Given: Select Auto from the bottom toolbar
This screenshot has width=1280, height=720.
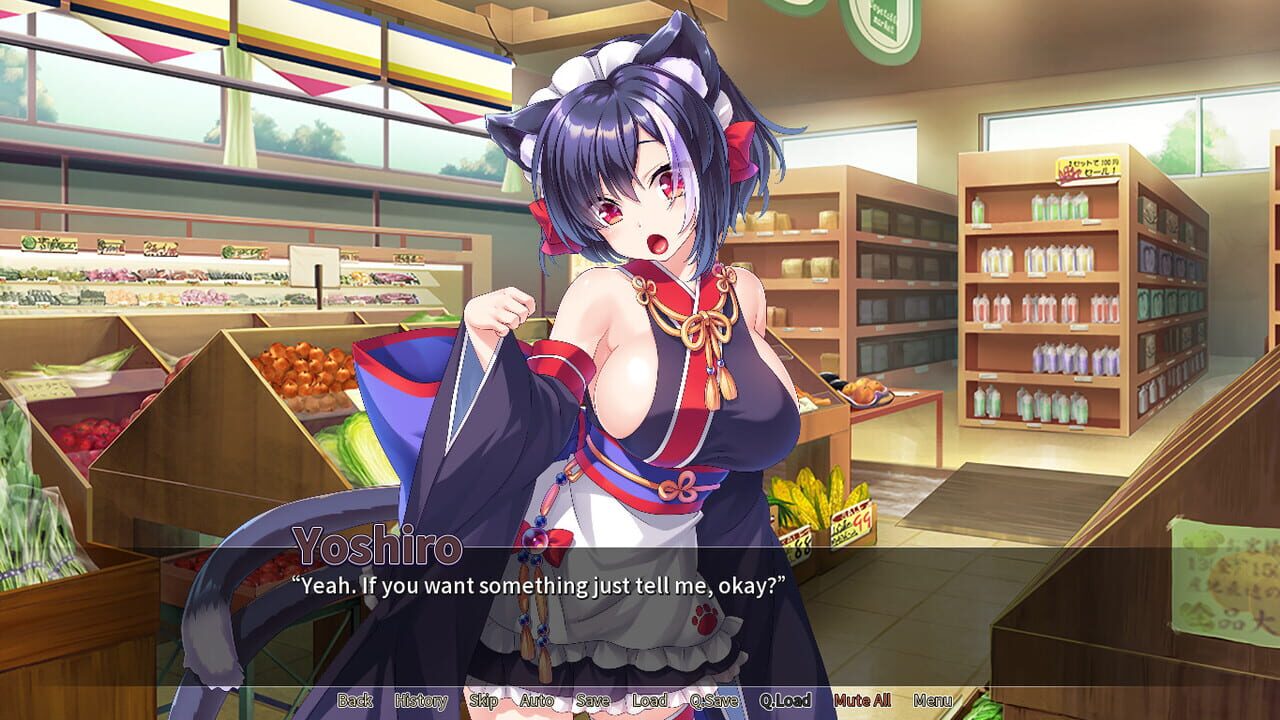Looking at the screenshot, I should tap(539, 701).
